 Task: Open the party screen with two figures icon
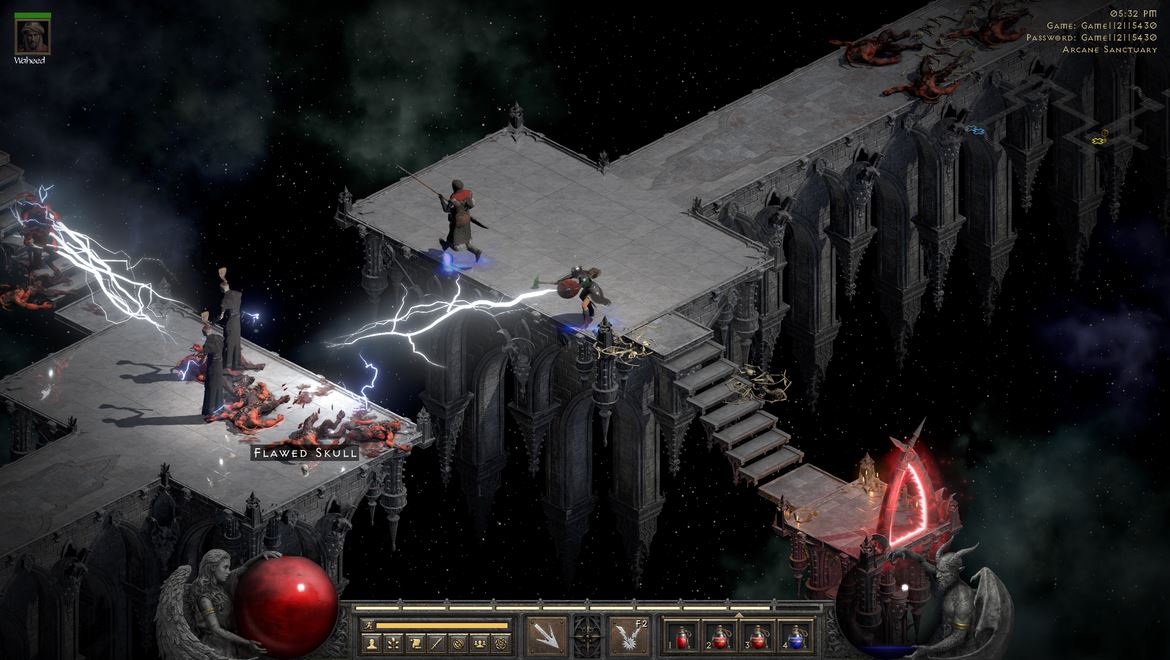click(480, 643)
